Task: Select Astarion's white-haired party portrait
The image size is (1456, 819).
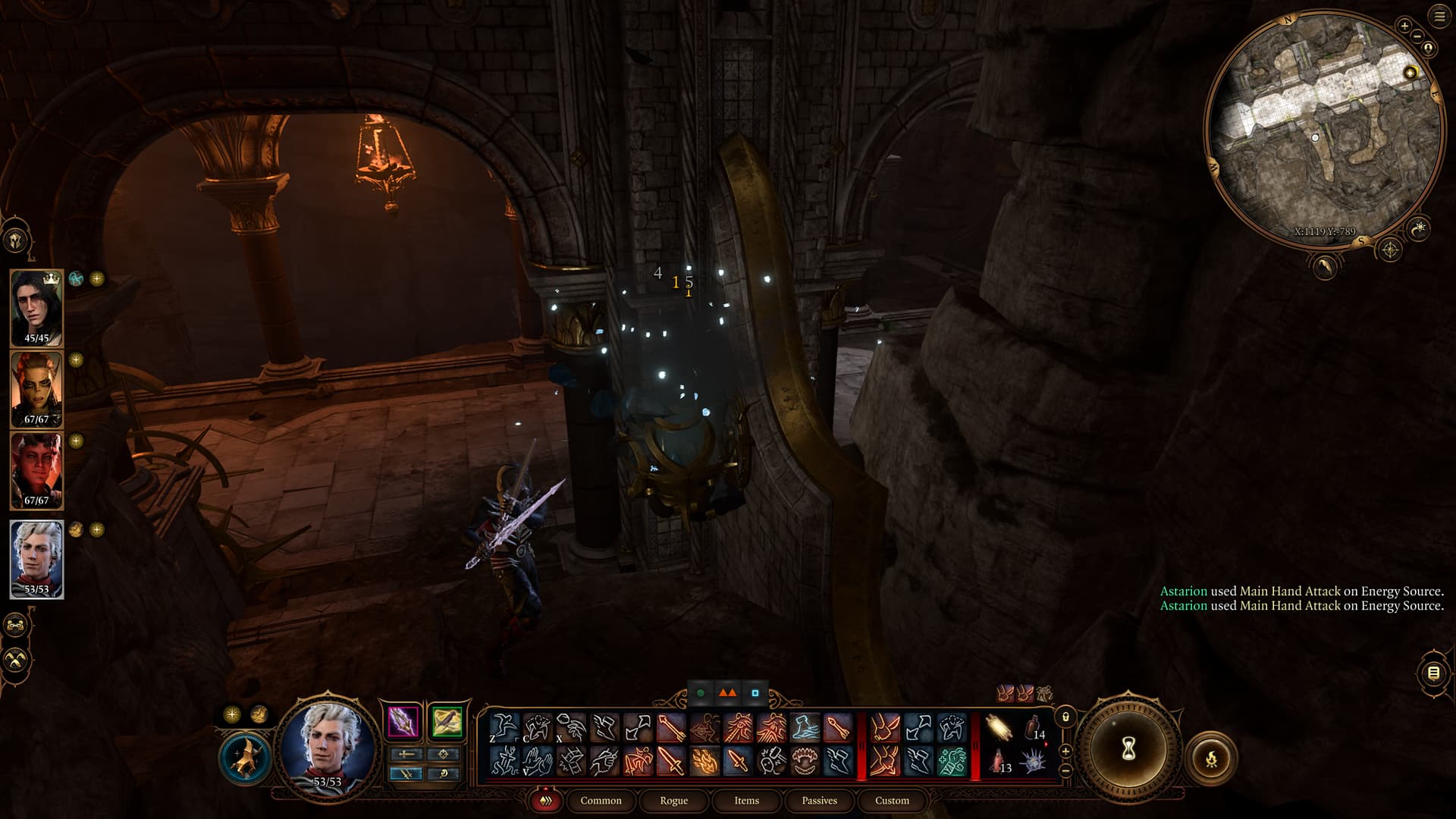Action: pos(36,558)
